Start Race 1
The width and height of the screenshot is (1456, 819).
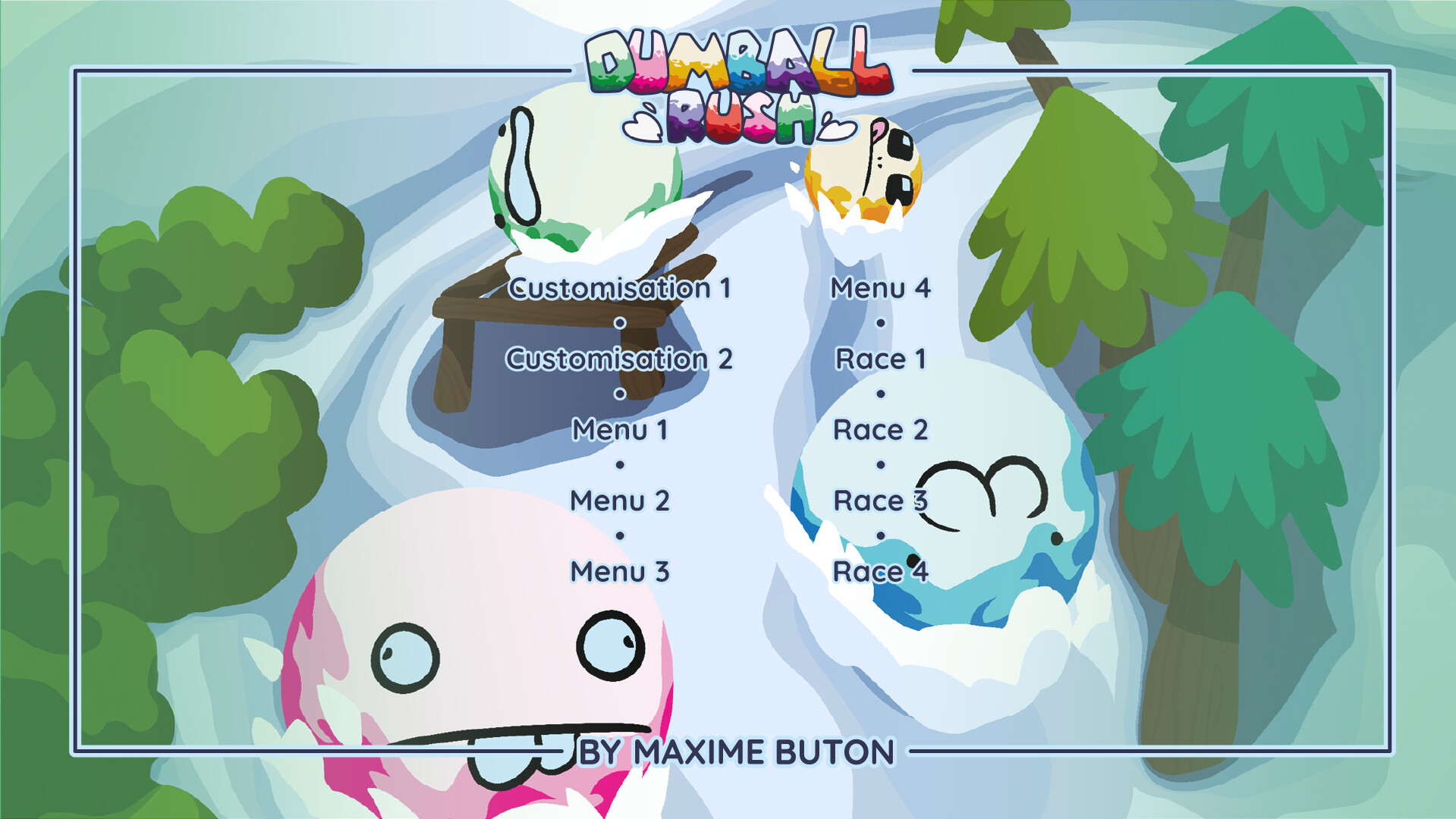pyautogui.click(x=881, y=358)
